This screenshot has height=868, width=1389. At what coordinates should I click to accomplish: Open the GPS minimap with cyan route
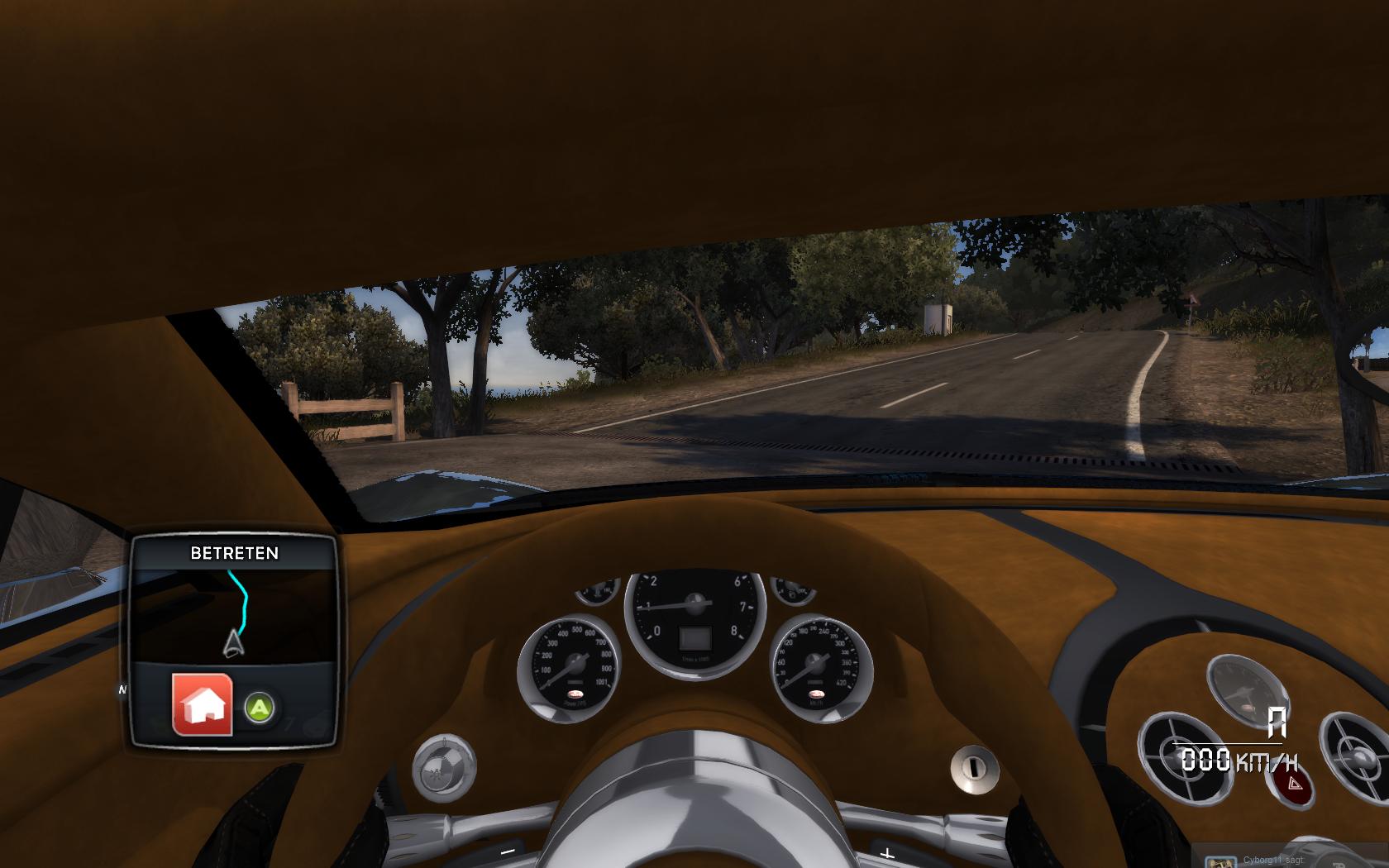pyautogui.click(x=235, y=613)
